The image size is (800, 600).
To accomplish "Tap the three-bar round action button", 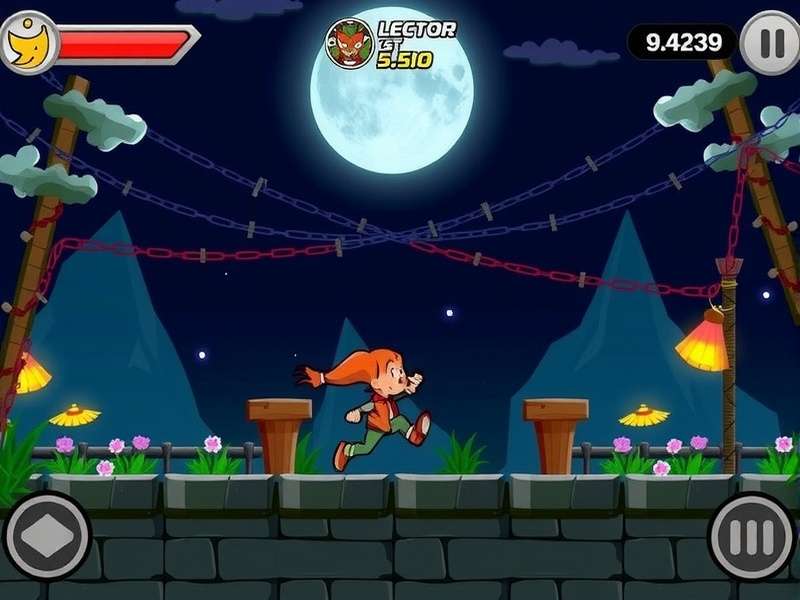I will point(752,537).
